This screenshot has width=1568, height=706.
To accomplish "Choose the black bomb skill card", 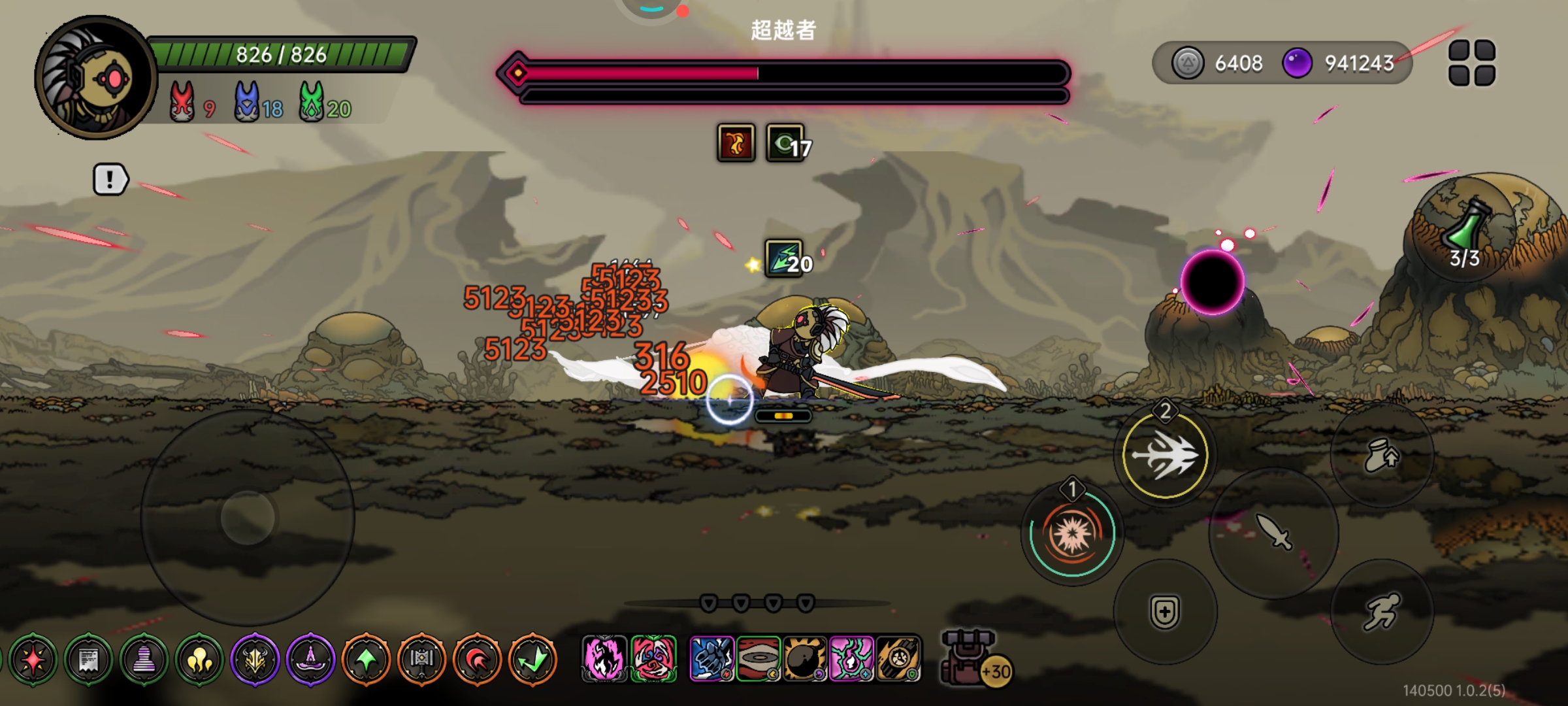I will coord(805,659).
